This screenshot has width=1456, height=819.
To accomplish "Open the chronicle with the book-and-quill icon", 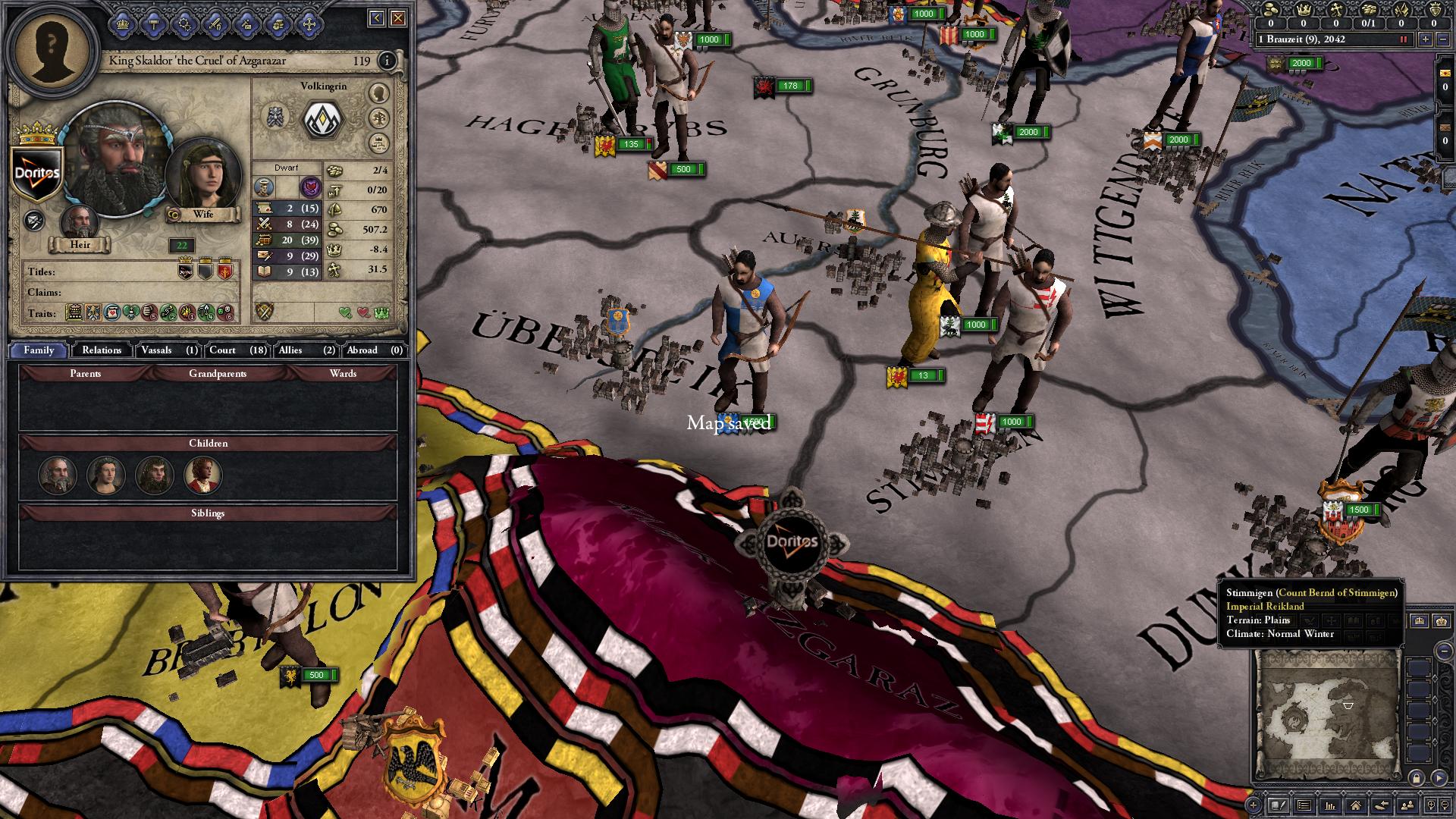I will pyautogui.click(x=1279, y=805).
